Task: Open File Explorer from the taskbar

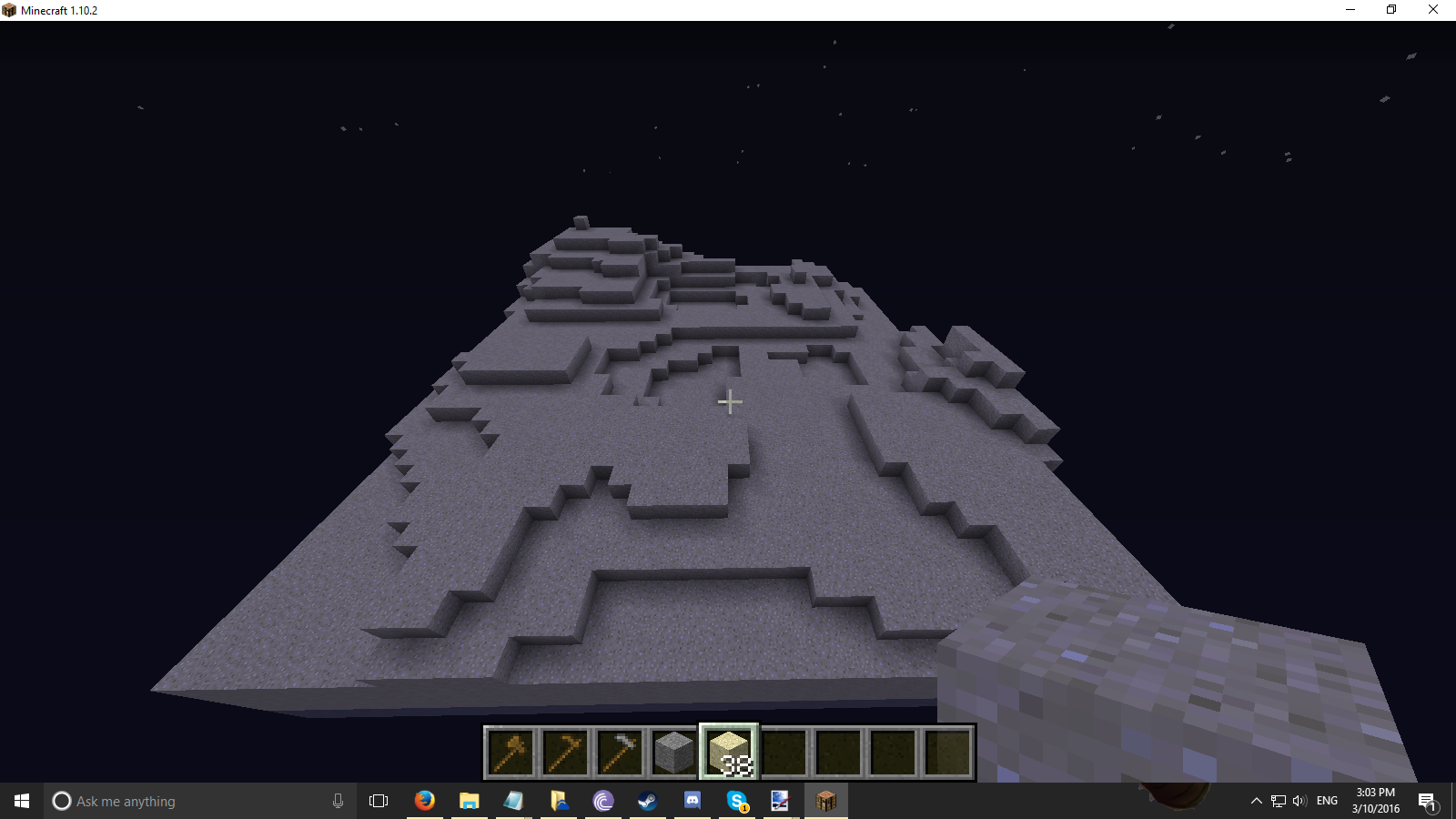Action: (469, 801)
